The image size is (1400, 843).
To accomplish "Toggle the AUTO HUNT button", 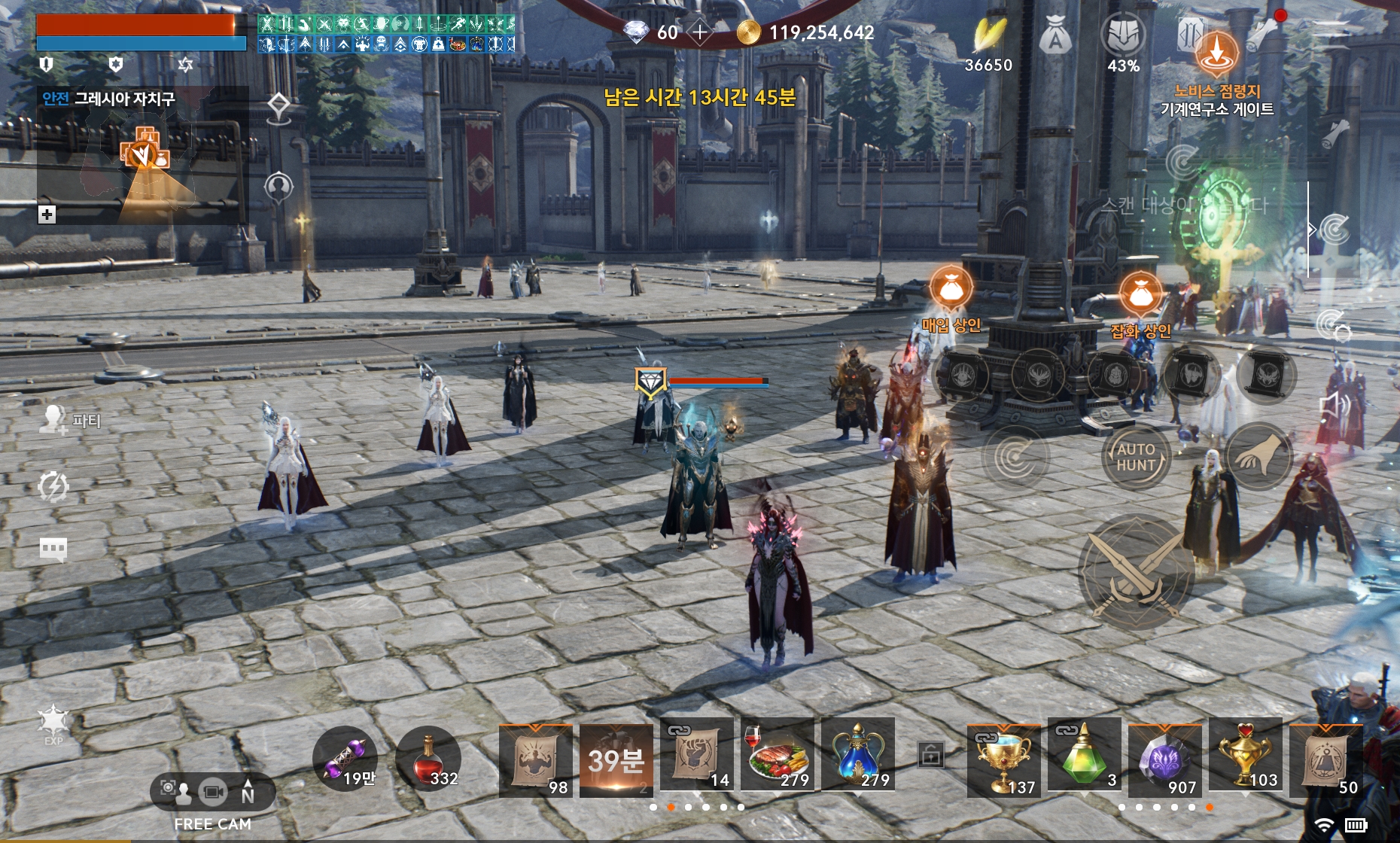I will click(1136, 457).
